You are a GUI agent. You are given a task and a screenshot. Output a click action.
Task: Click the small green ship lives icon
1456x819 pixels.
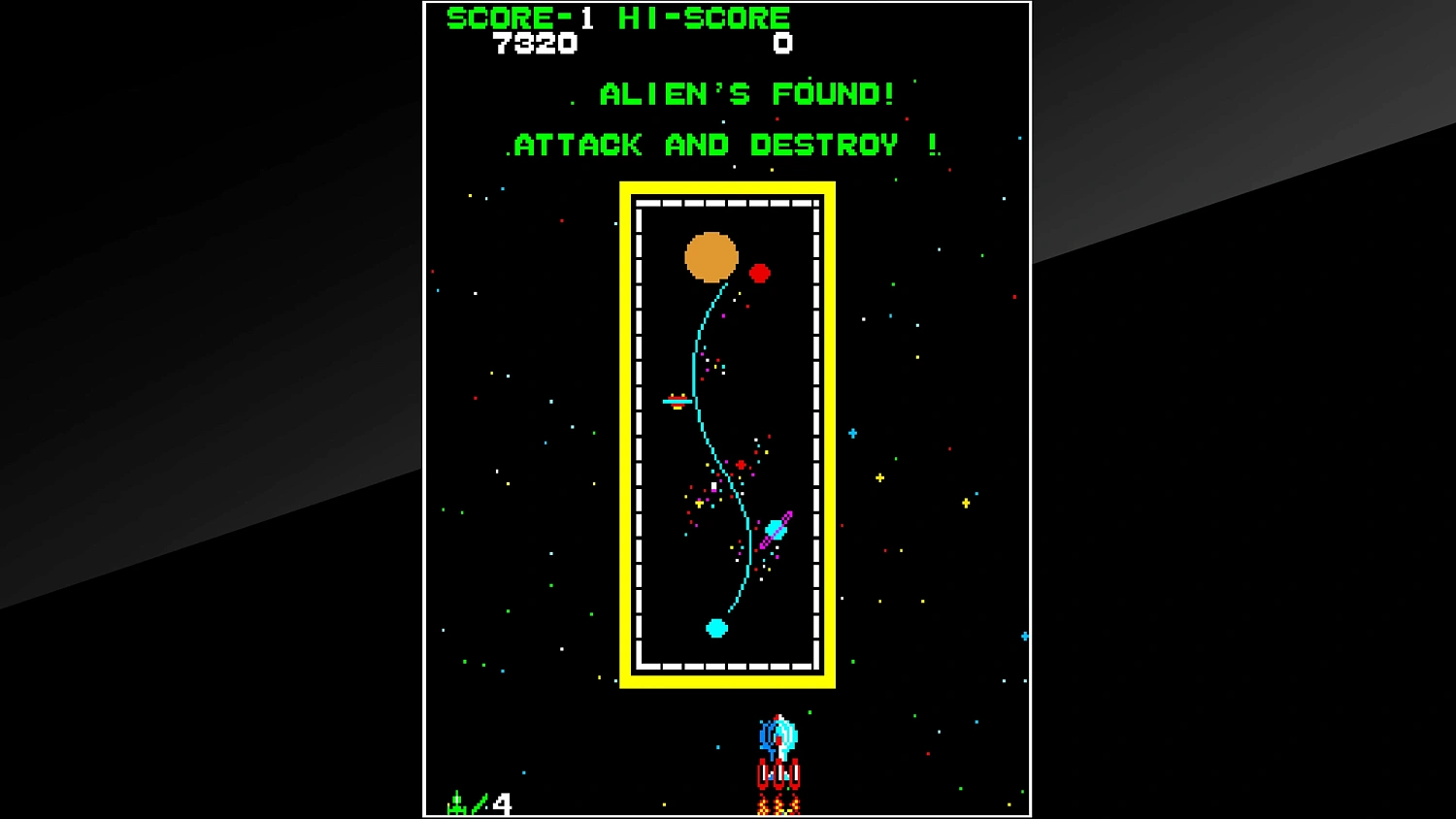(x=457, y=803)
